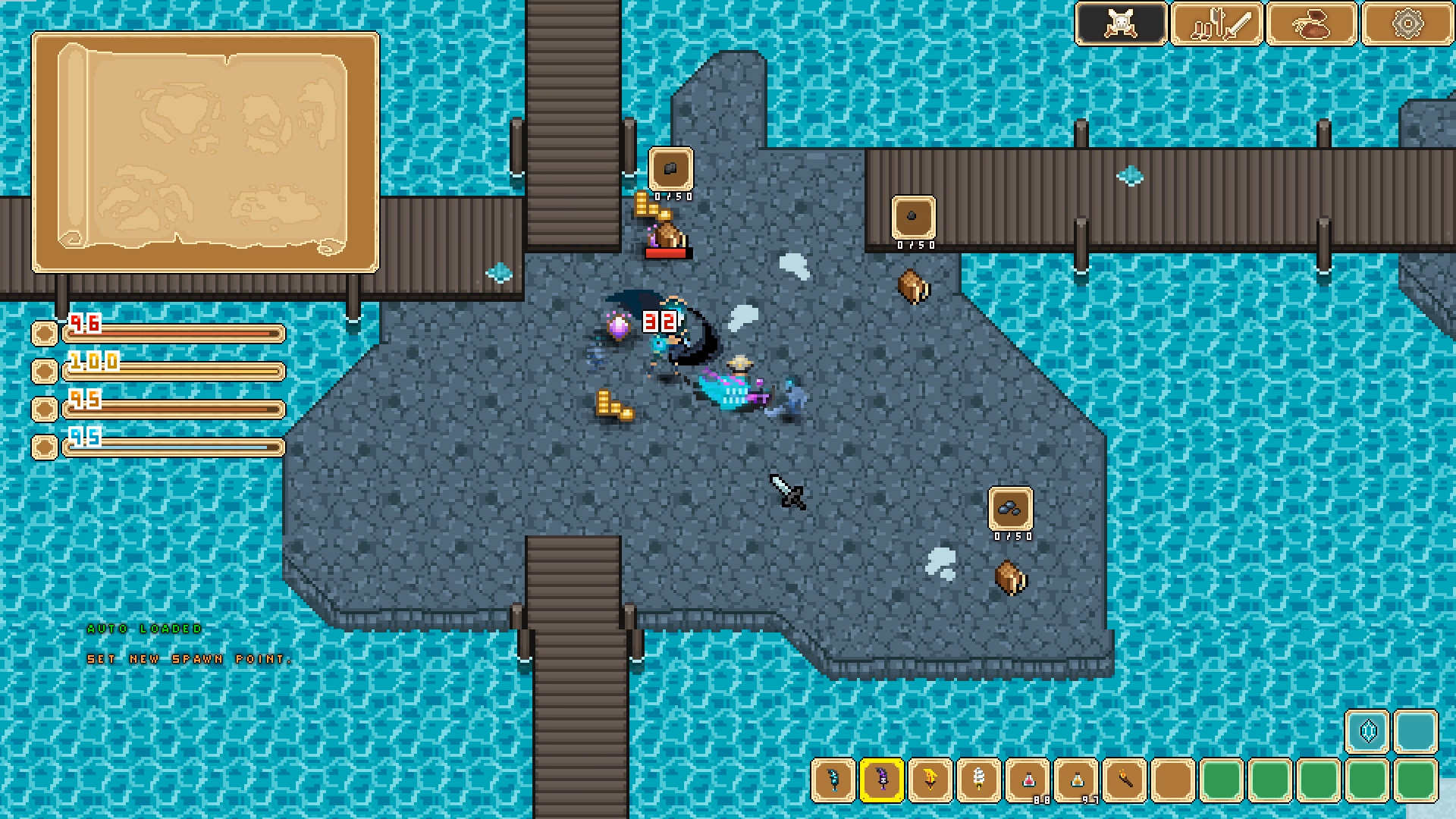Select the highlighted purple staff slot
The width and height of the screenshot is (1456, 819).
(883, 781)
